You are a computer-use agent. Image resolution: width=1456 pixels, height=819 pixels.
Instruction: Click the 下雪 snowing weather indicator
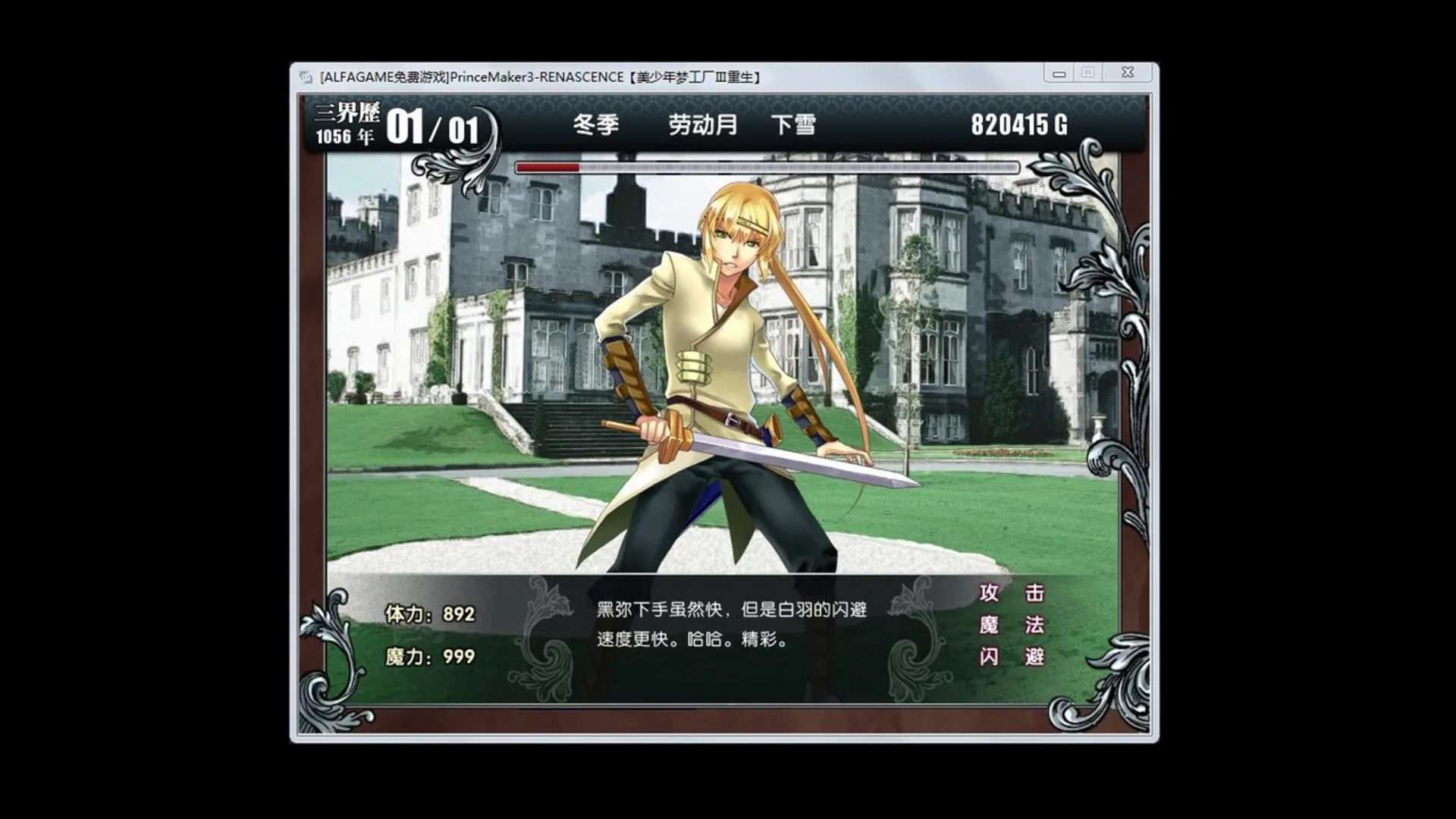click(x=793, y=124)
